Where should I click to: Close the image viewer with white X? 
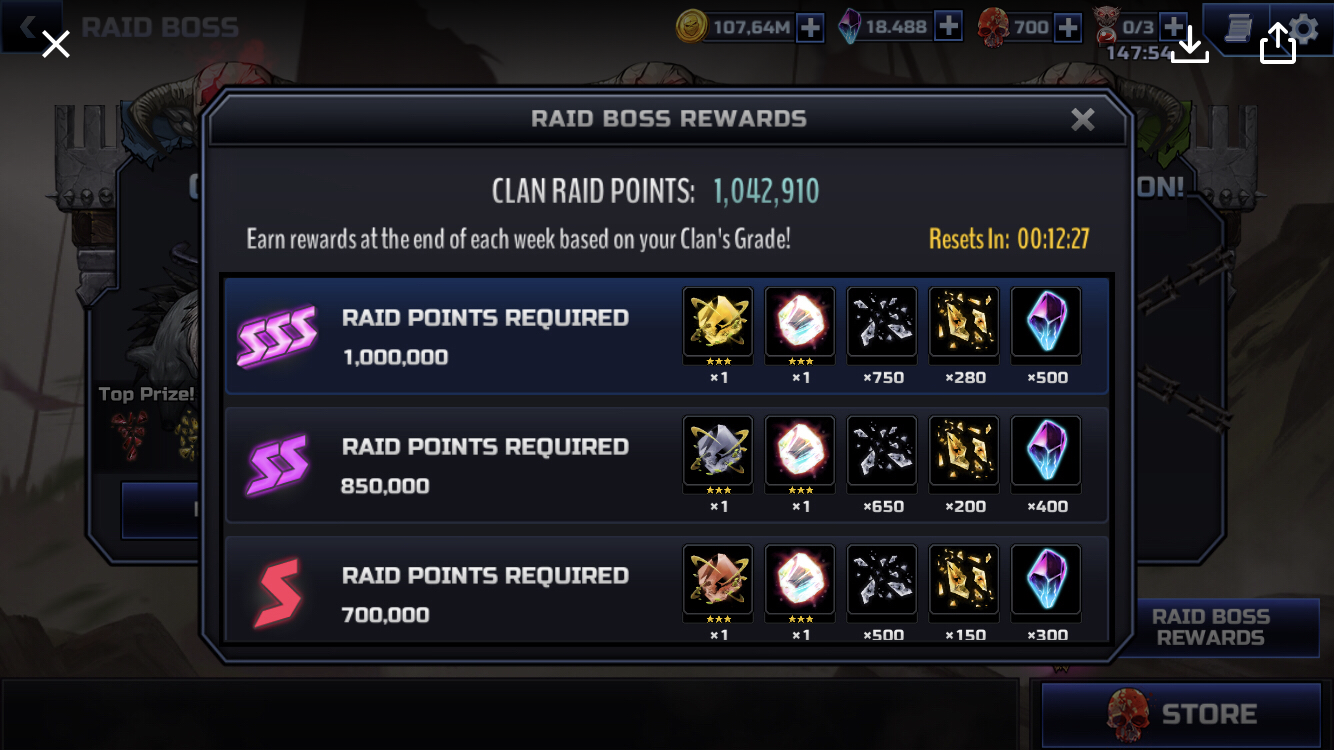[x=56, y=44]
